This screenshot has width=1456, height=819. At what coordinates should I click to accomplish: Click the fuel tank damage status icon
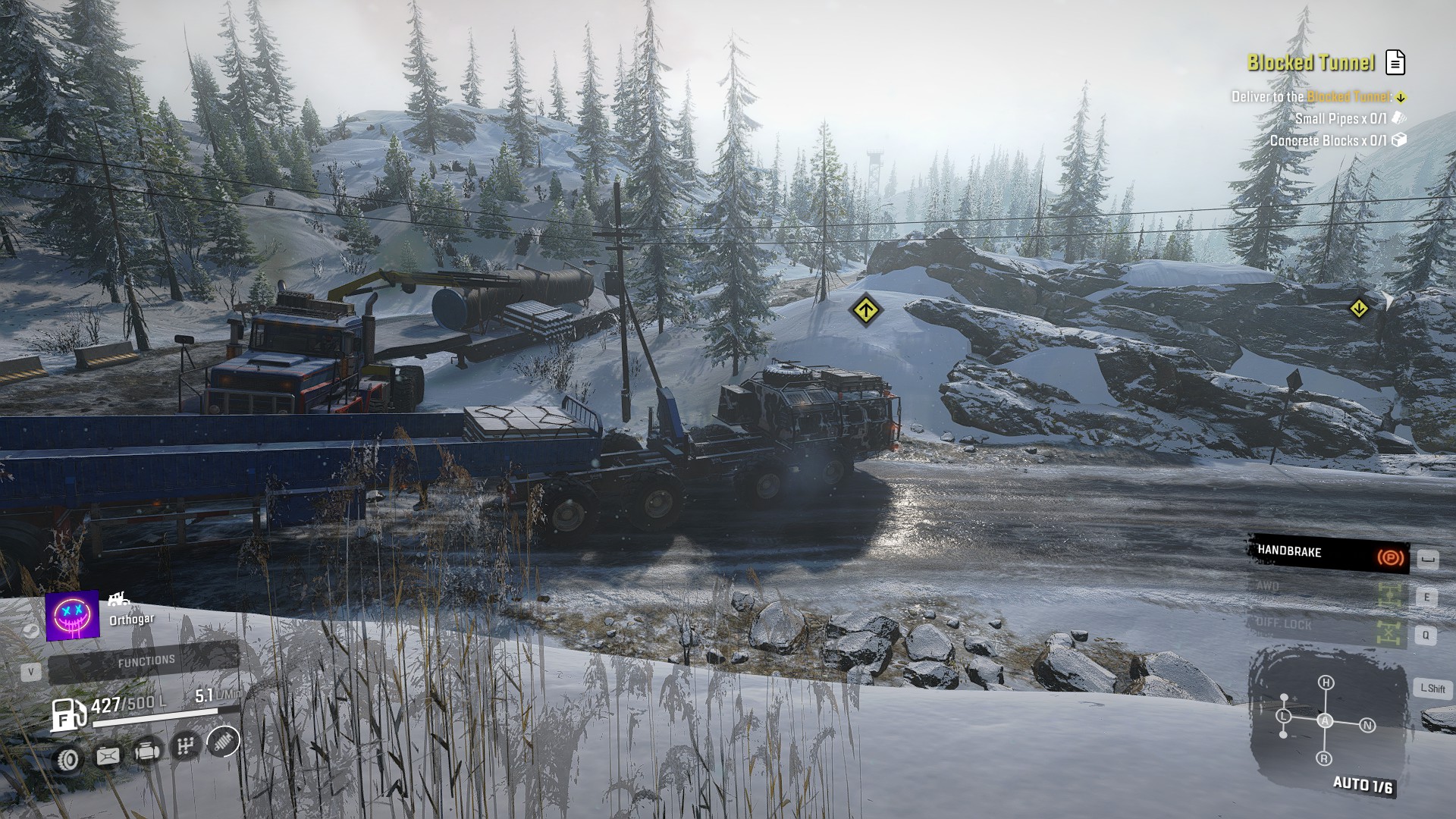(x=108, y=755)
